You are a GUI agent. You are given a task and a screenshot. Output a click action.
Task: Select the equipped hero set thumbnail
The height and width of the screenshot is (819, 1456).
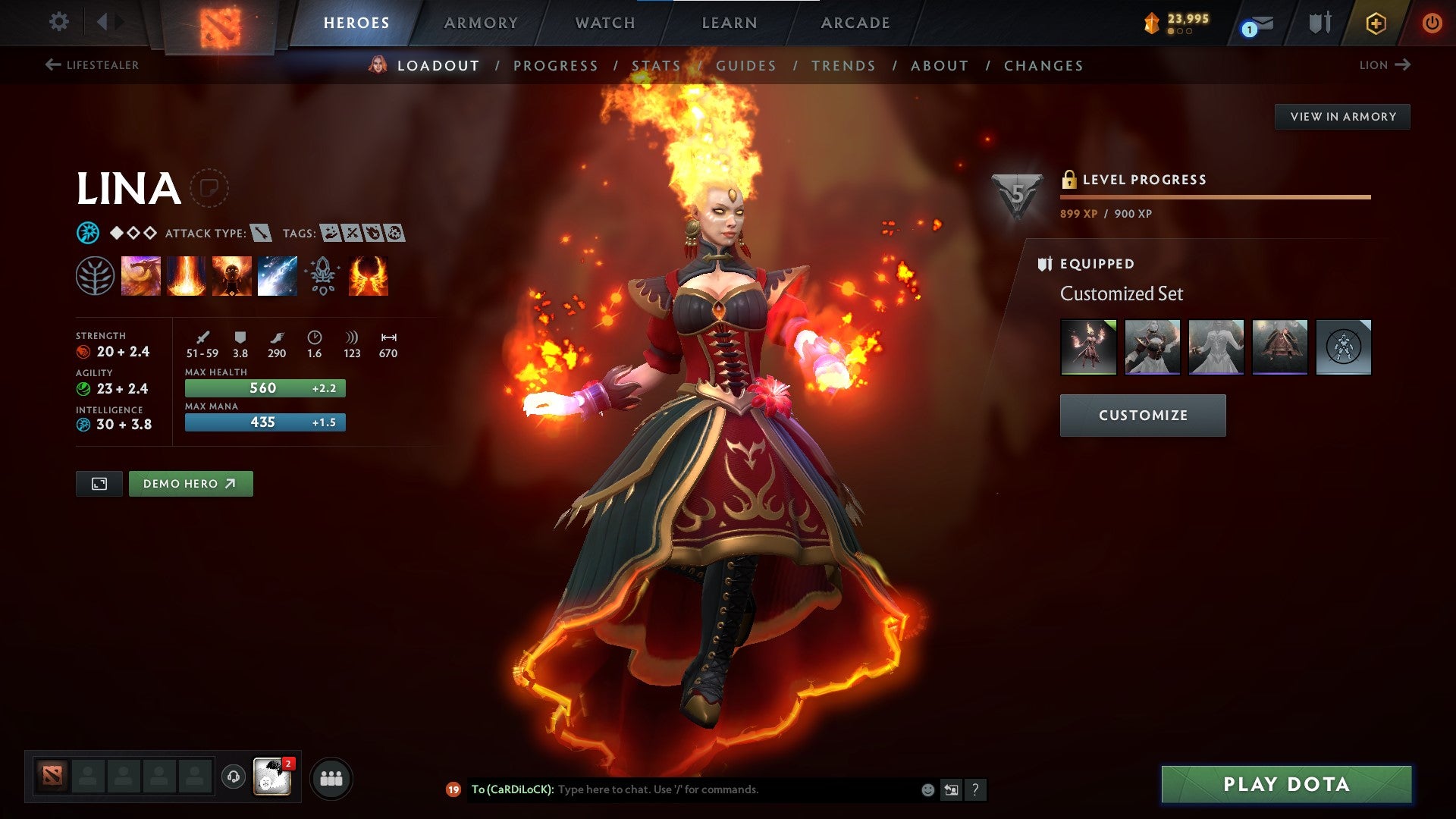[x=1089, y=347]
